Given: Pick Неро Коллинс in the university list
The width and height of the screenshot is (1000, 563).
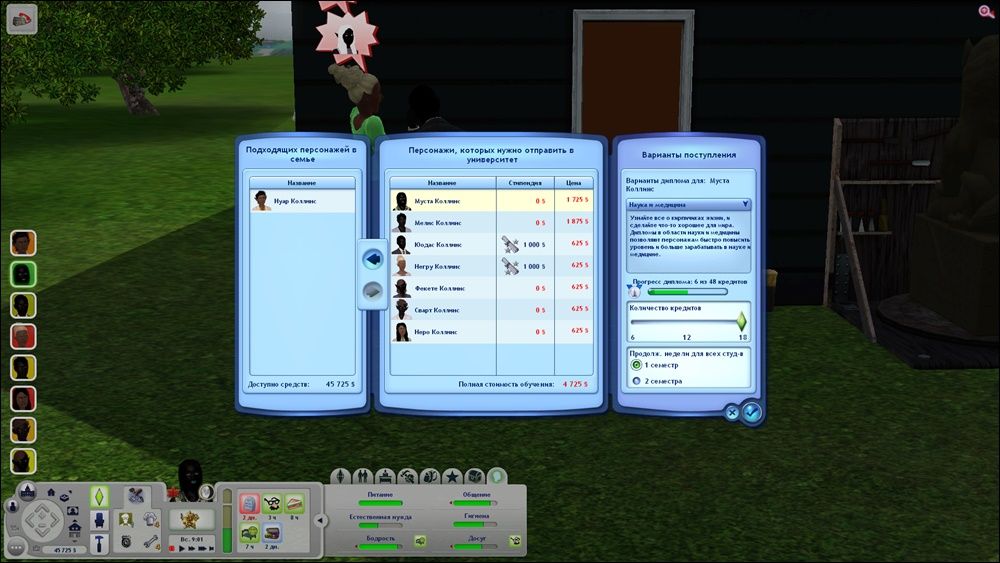Looking at the screenshot, I should point(440,332).
